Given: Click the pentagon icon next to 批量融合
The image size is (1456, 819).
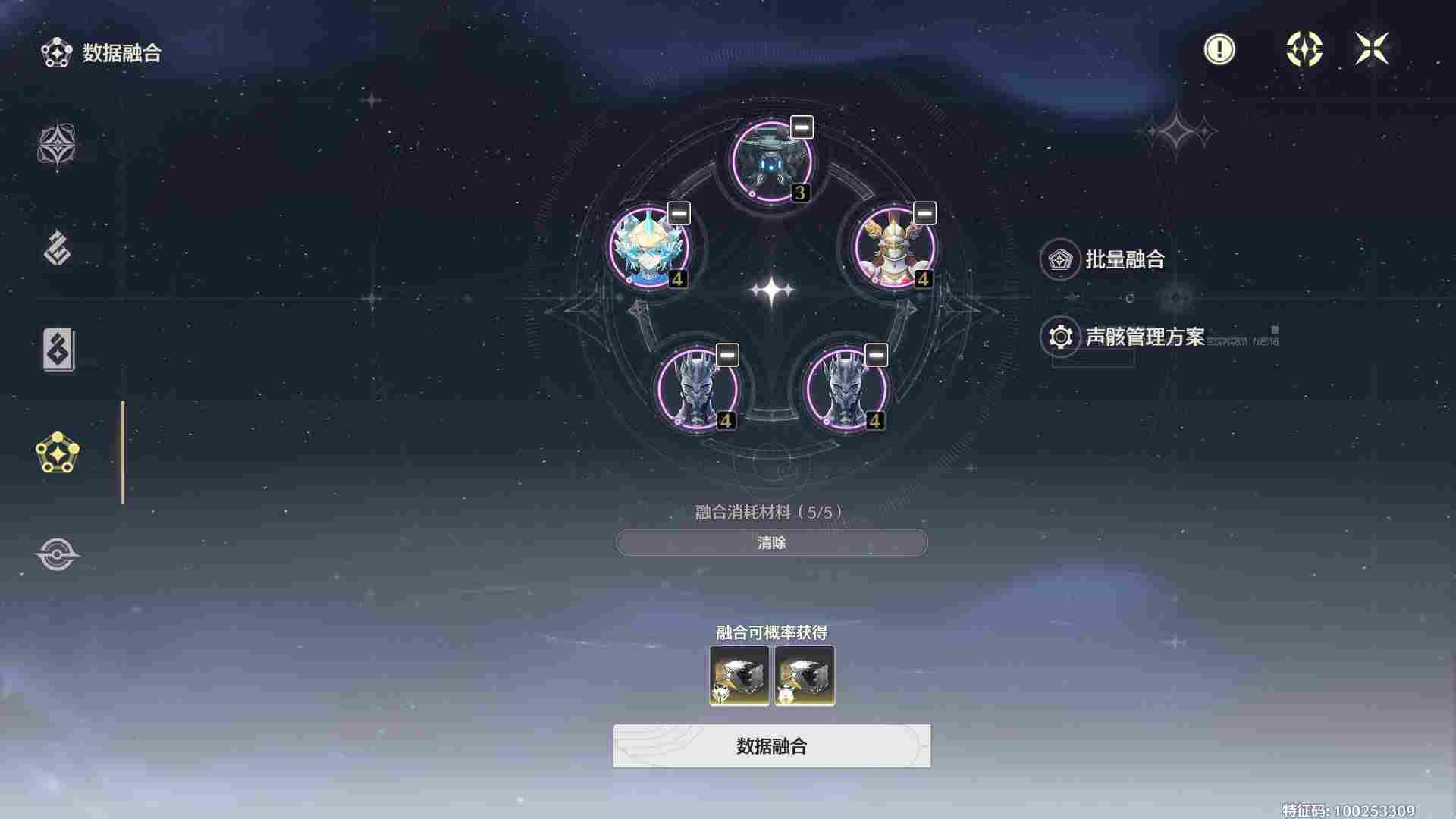Looking at the screenshot, I should tap(1059, 259).
